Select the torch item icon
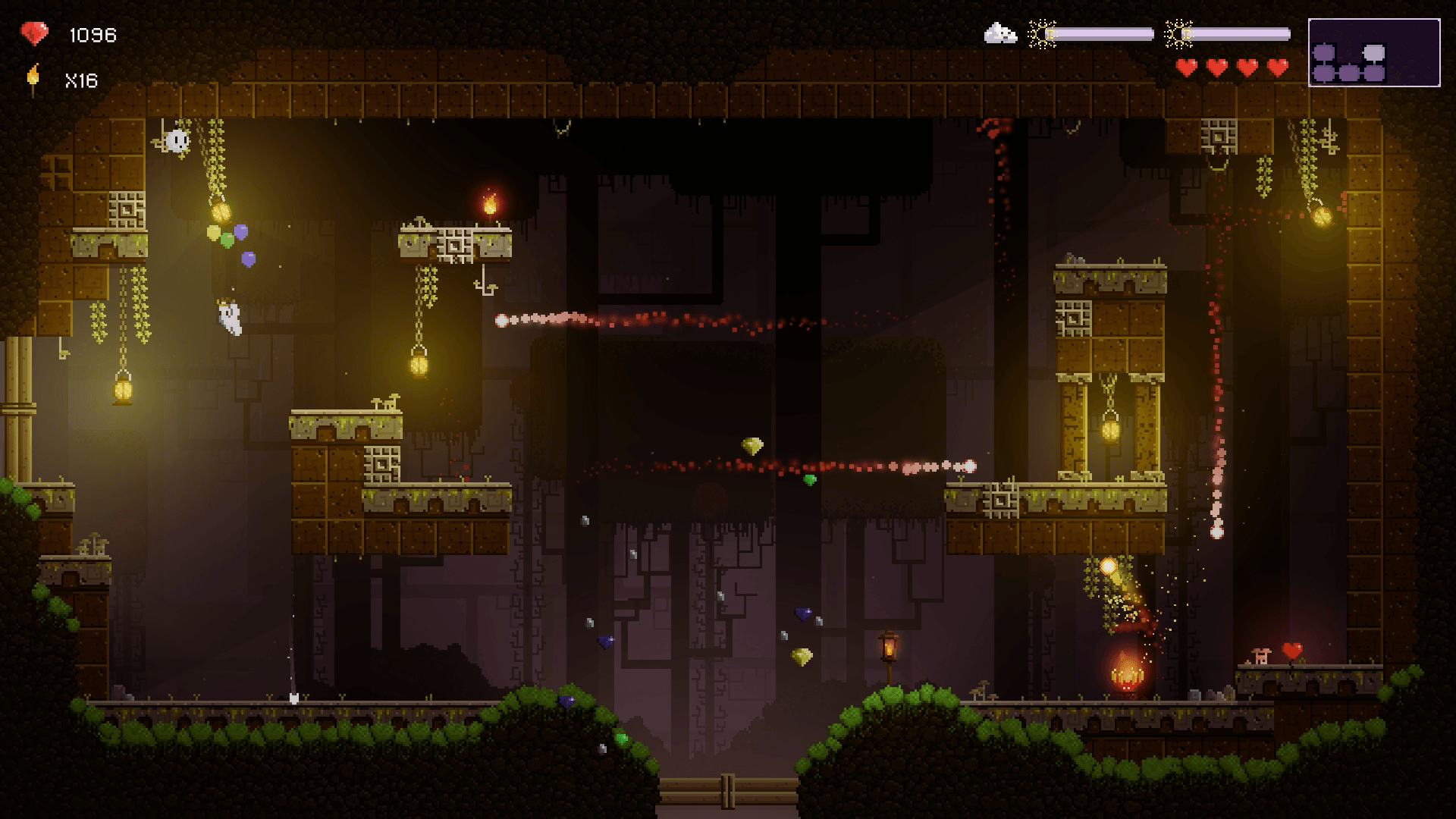The height and width of the screenshot is (819, 1456). (33, 79)
